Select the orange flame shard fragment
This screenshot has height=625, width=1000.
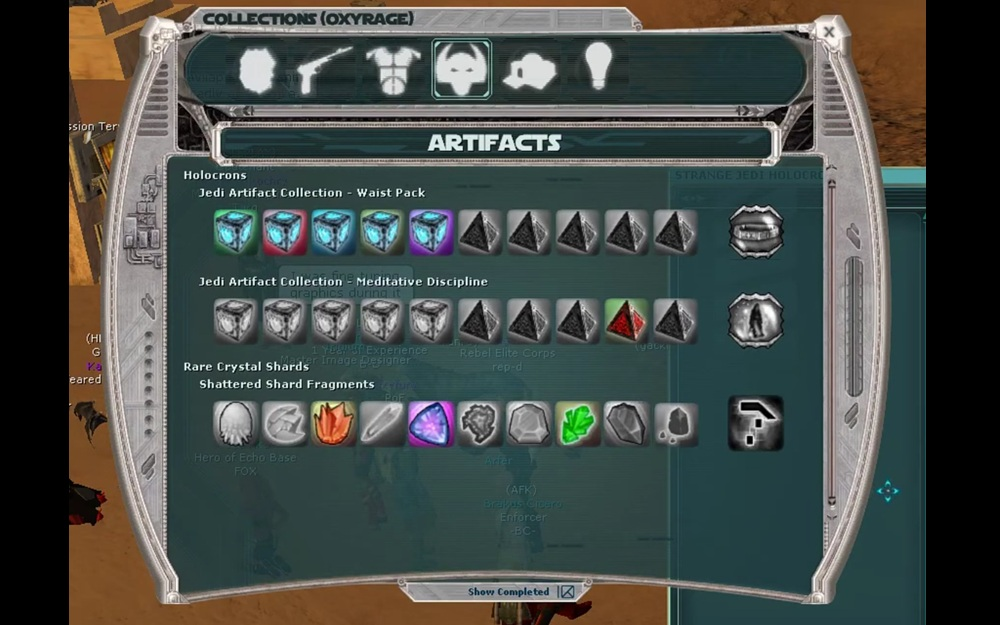(x=334, y=424)
